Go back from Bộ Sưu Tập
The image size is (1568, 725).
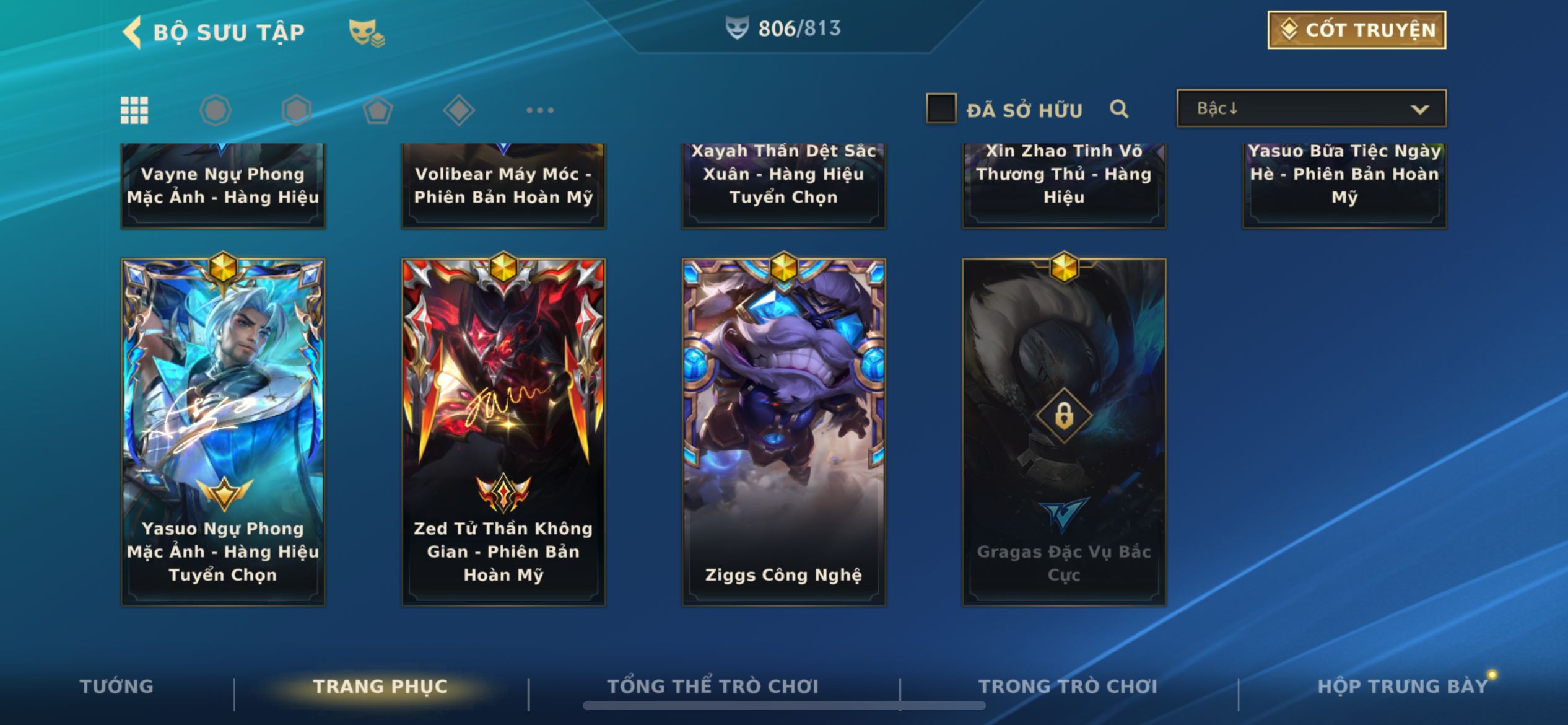point(133,32)
